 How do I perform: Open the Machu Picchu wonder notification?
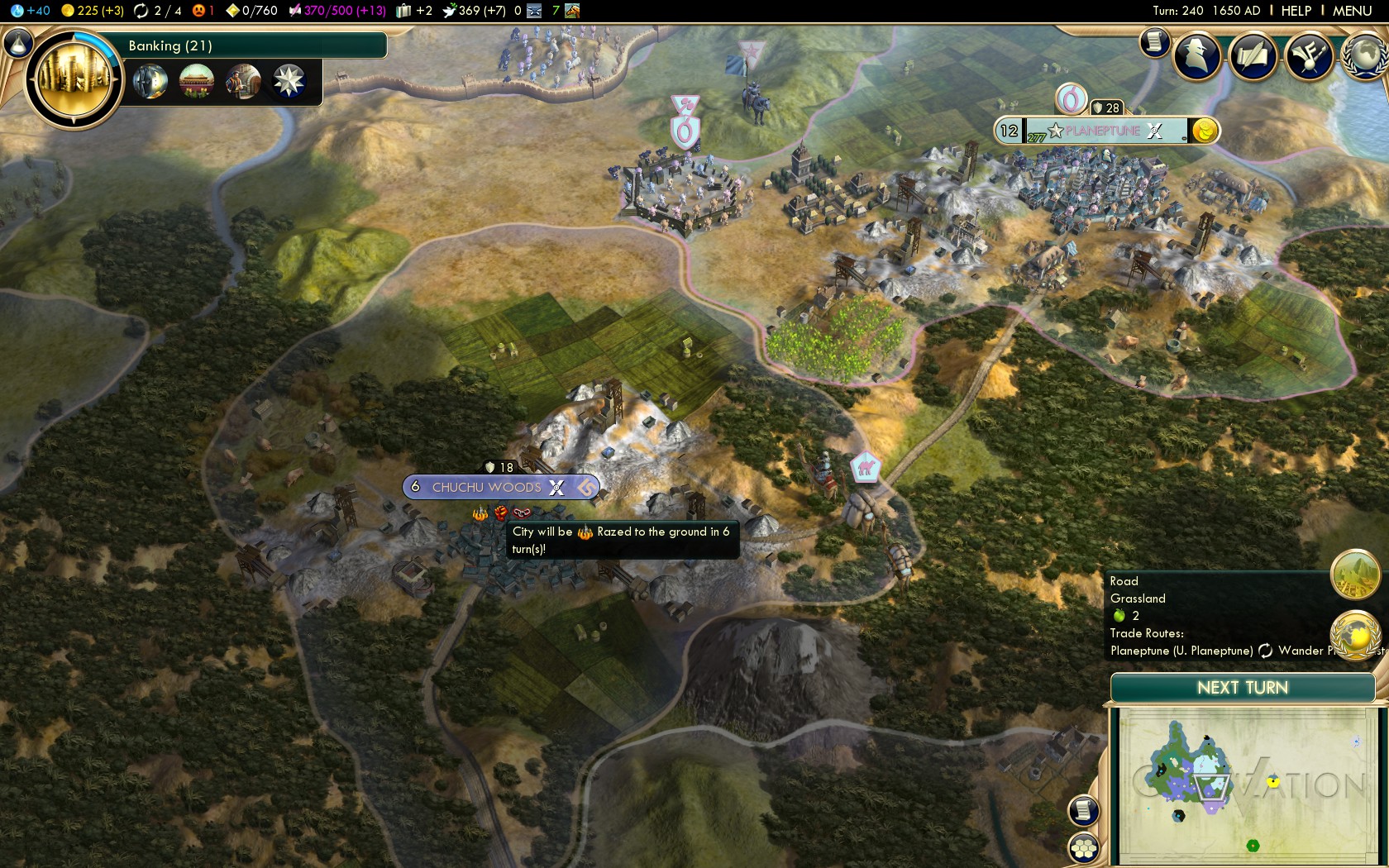tap(1354, 575)
